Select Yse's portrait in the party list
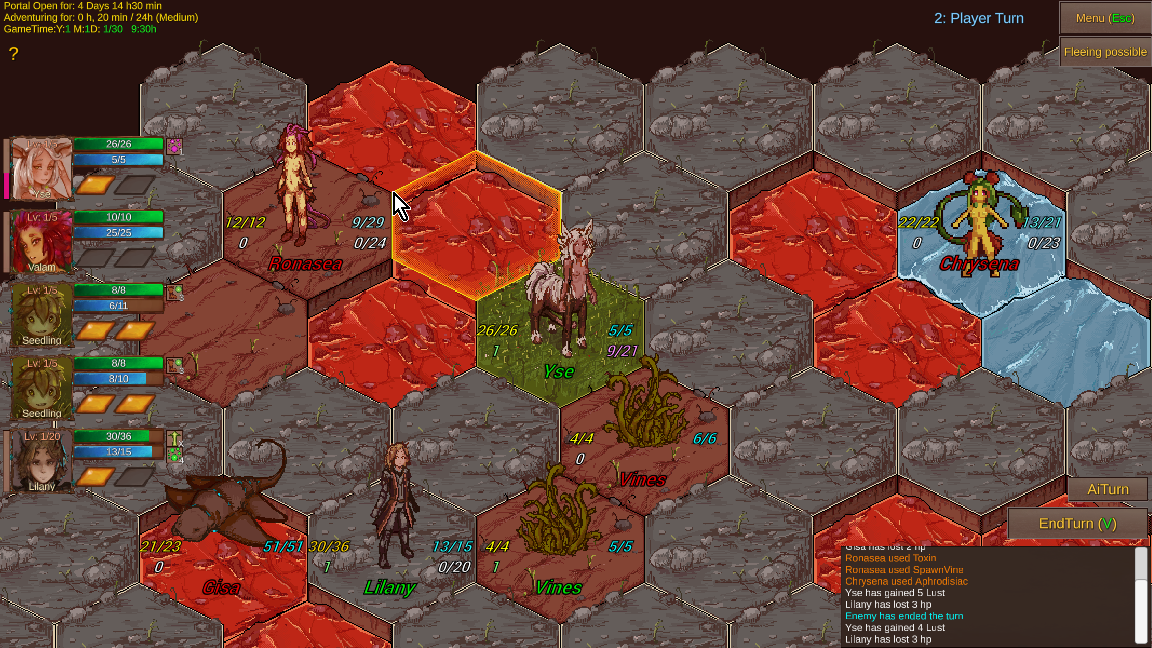This screenshot has width=1152, height=648. [x=41, y=168]
